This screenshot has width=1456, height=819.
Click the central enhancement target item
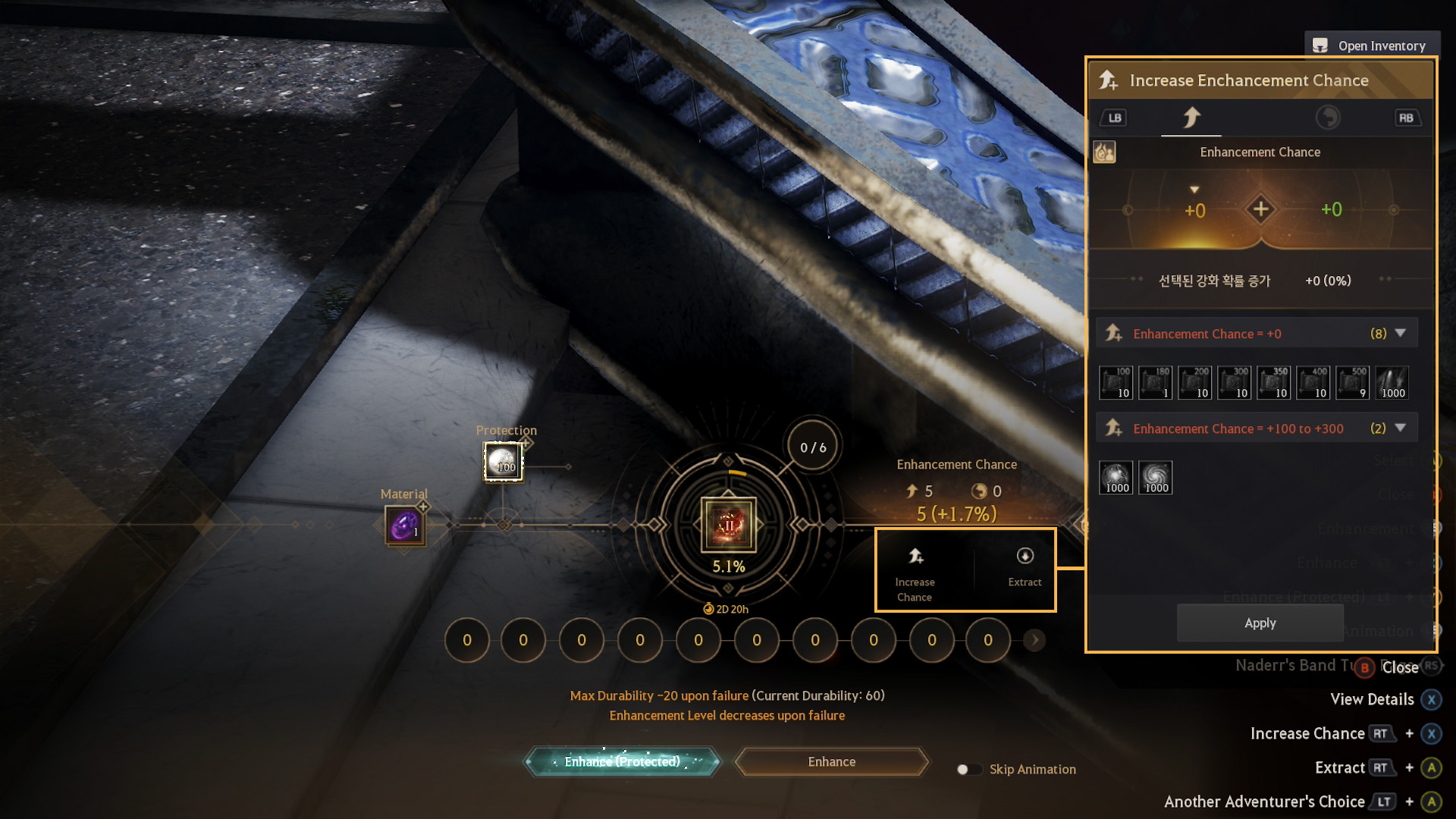[728, 524]
